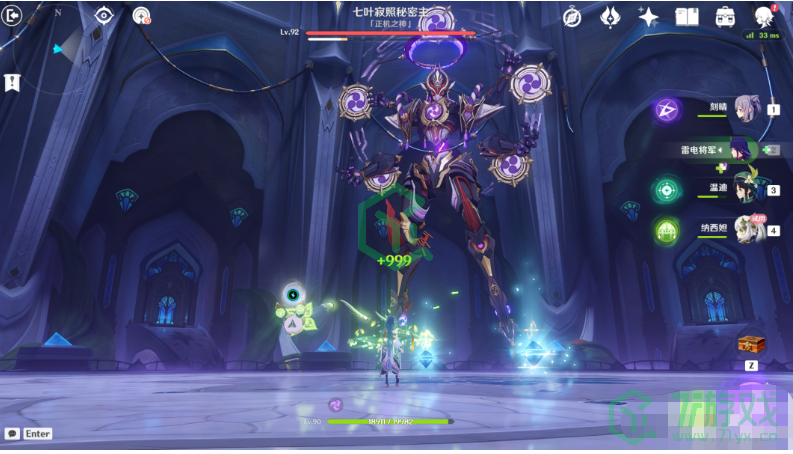Click the co-op disabled icon beside elemental sight
This screenshot has height=454, width=793.
pyautogui.click(x=141, y=15)
